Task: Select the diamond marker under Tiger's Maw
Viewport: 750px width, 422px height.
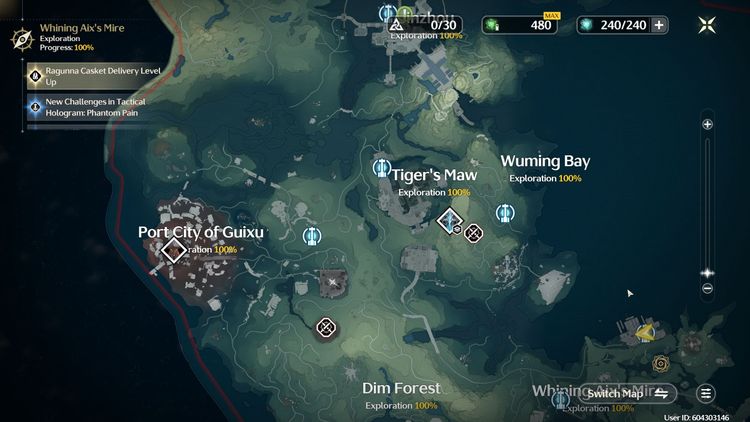Action: [x=450, y=219]
